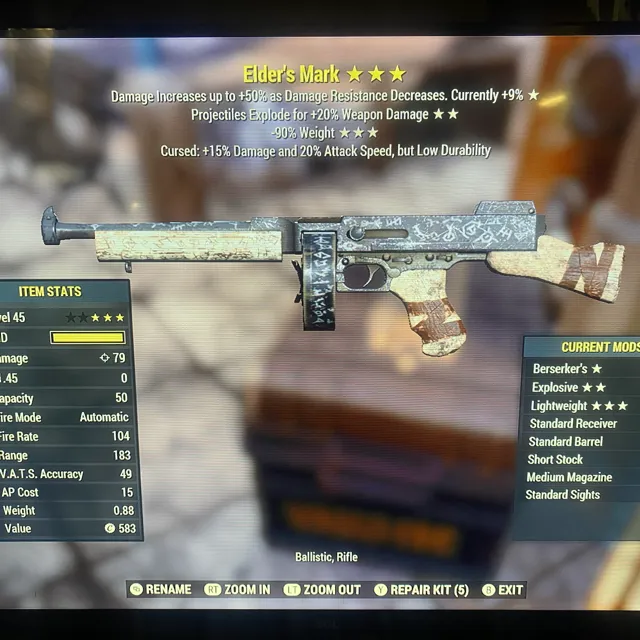
Task: Select the Standard Sights mod
Action: click(563, 495)
